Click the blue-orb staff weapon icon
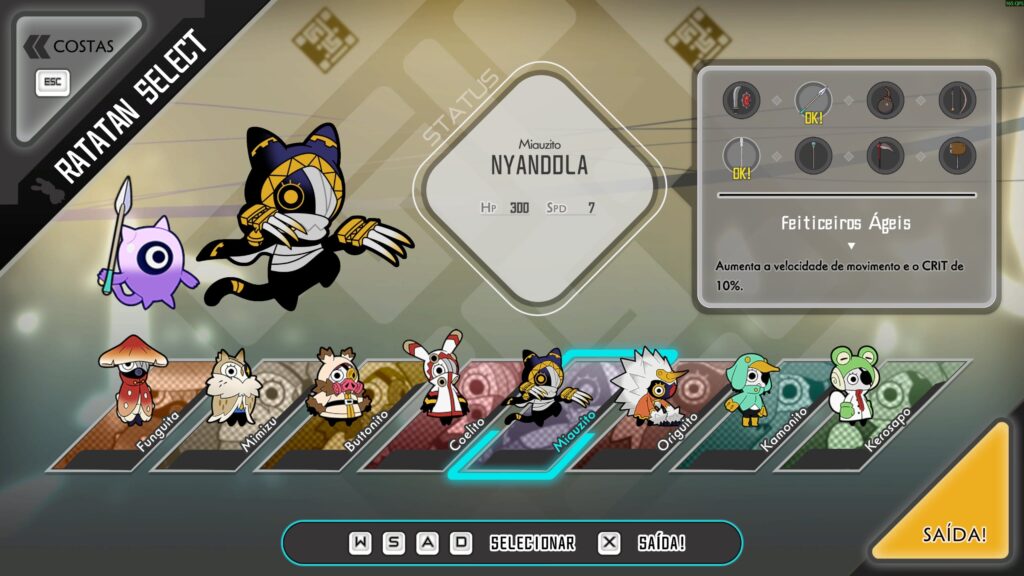Image resolution: width=1024 pixels, height=576 pixels. tap(813, 155)
